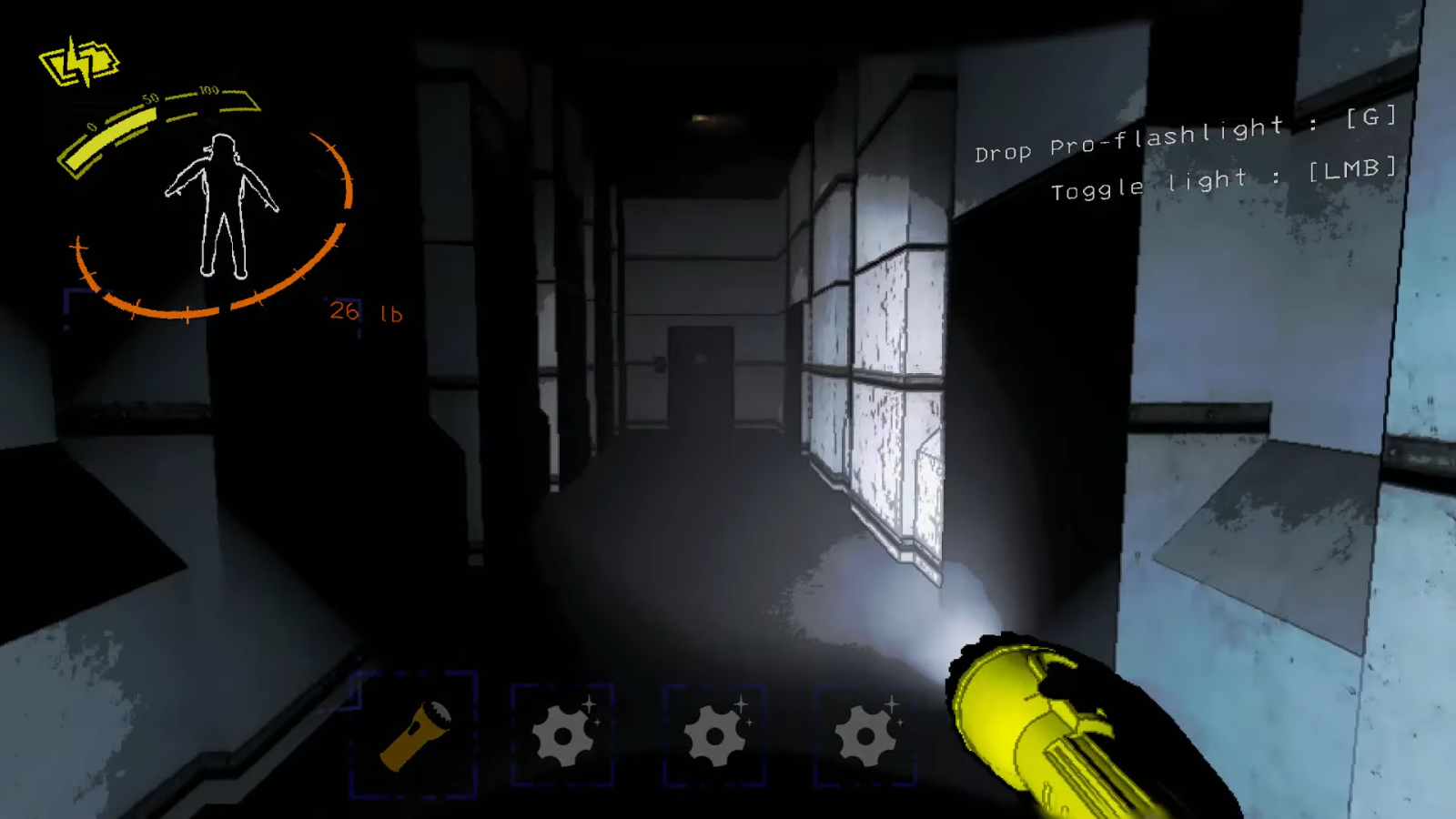Click the yellow battery charge icon top-left
Viewport: 1456px width, 819px height.
tap(78, 60)
